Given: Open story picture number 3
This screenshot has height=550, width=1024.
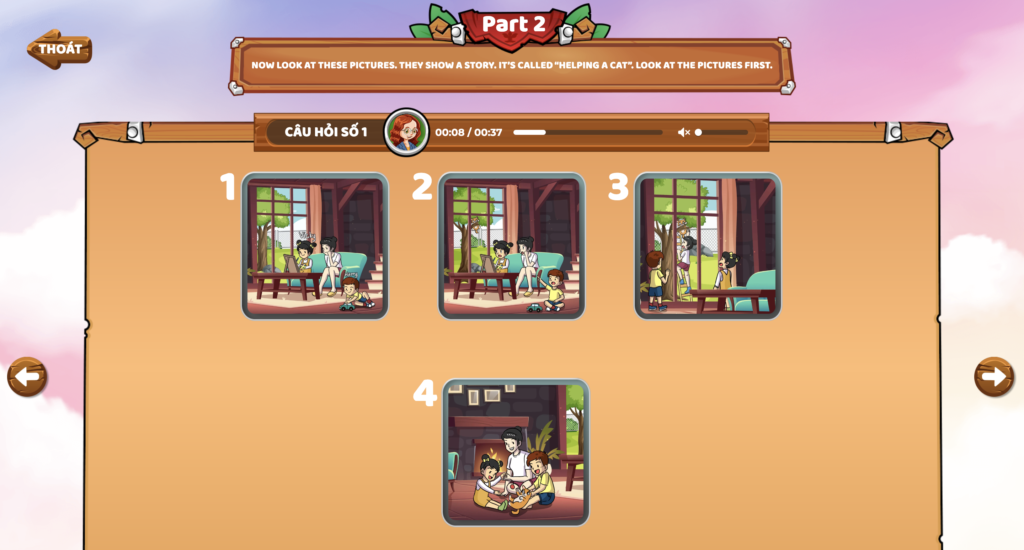Looking at the screenshot, I should [x=707, y=246].
